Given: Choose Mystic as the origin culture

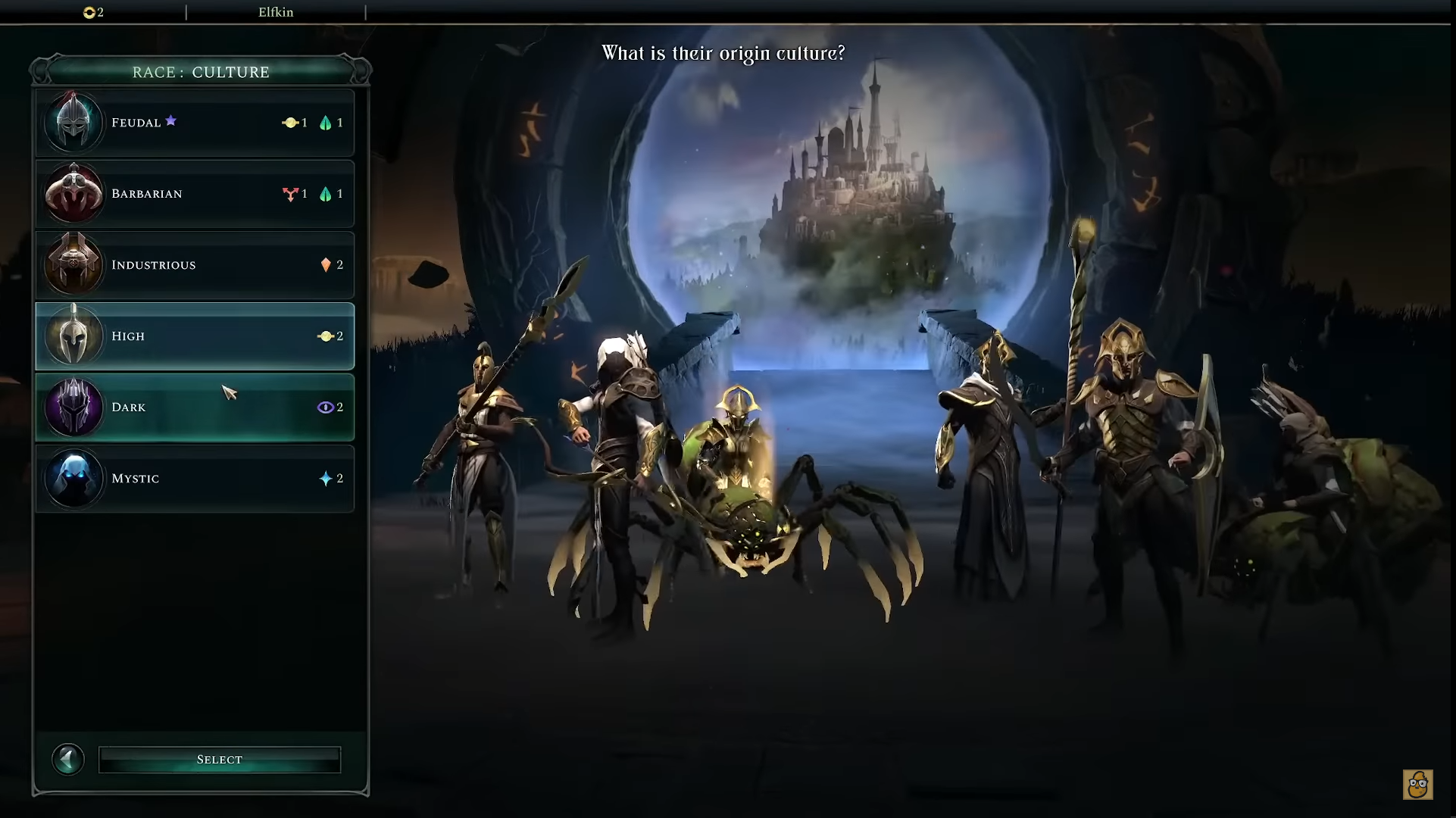Looking at the screenshot, I should (x=197, y=478).
